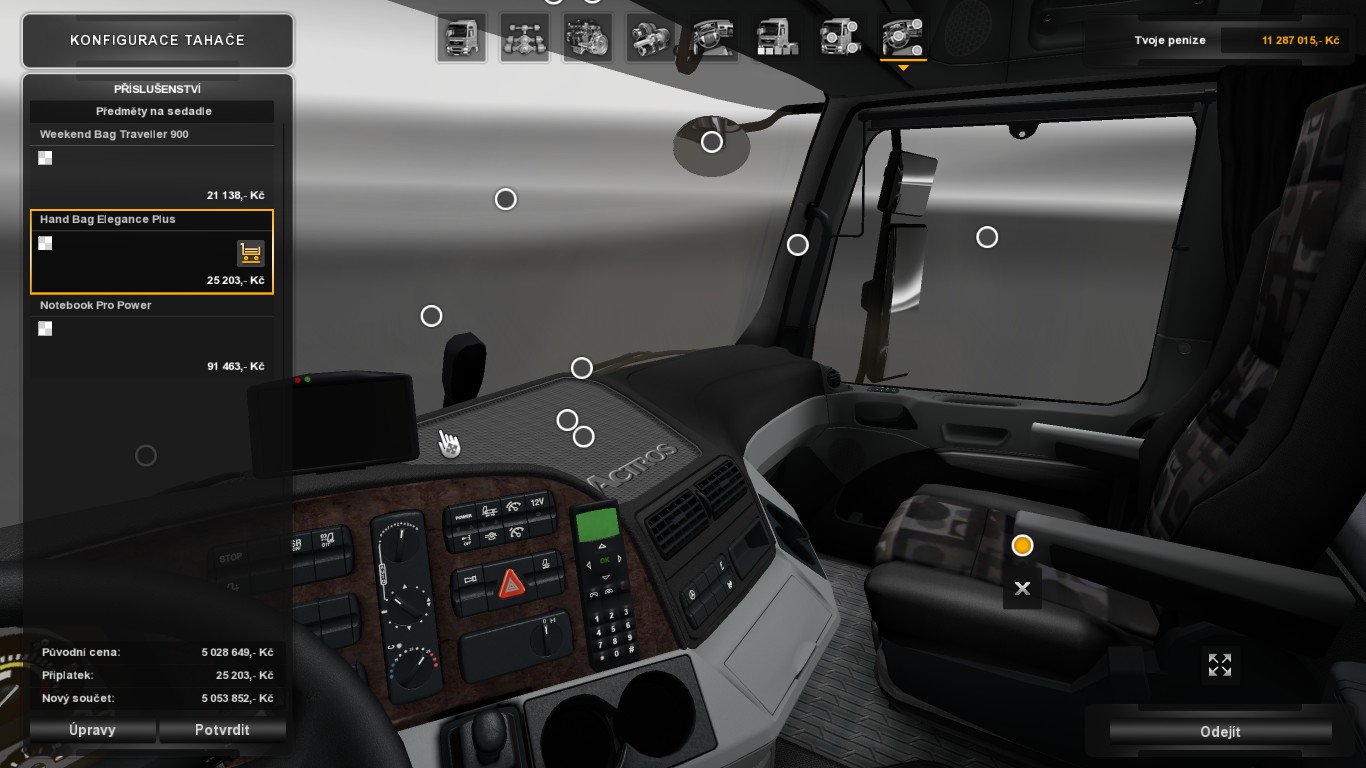
Task: Toggle fullscreen view with arrows icon
Action: click(1220, 665)
